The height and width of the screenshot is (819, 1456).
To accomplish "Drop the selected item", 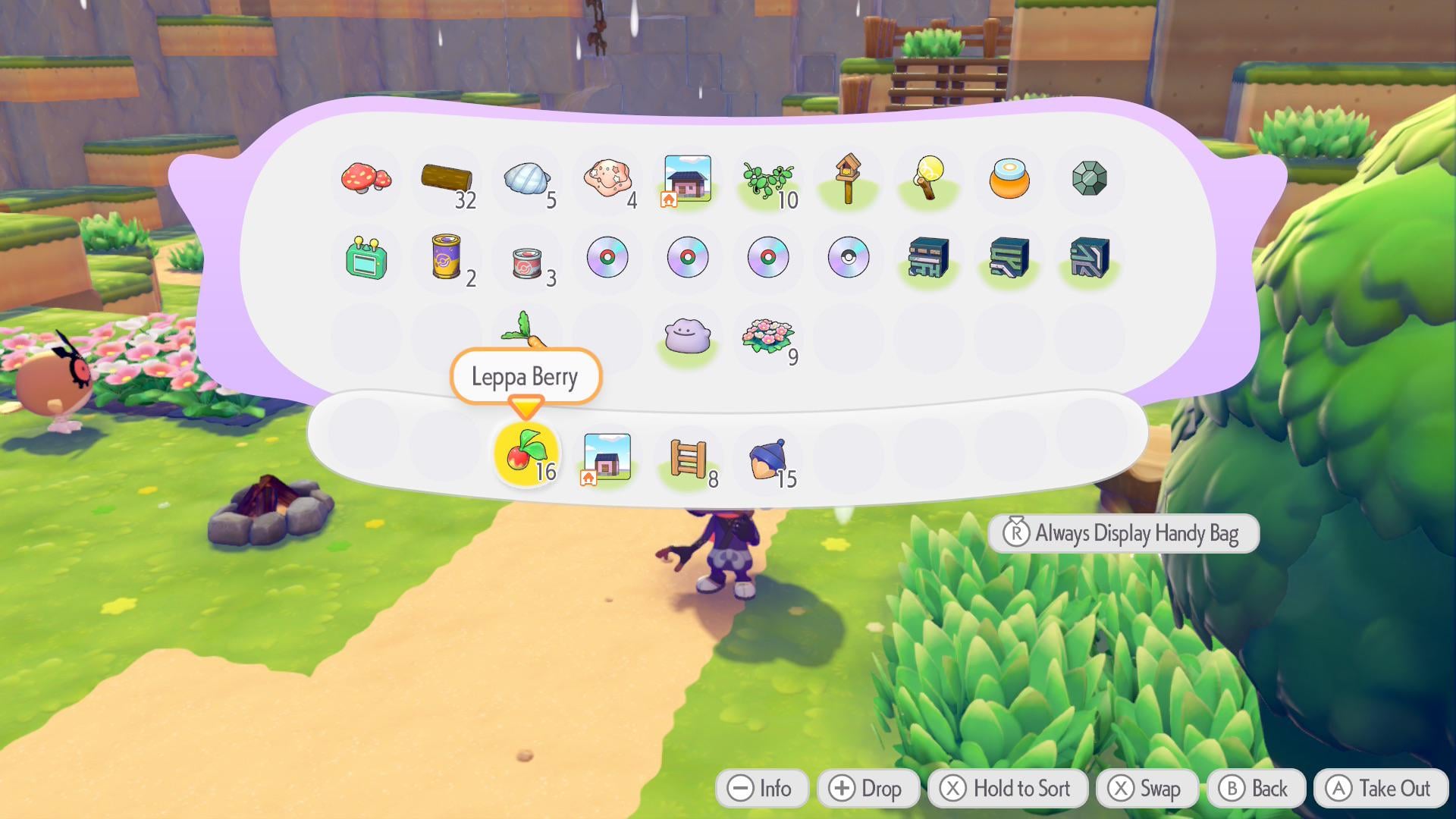I will 868,789.
